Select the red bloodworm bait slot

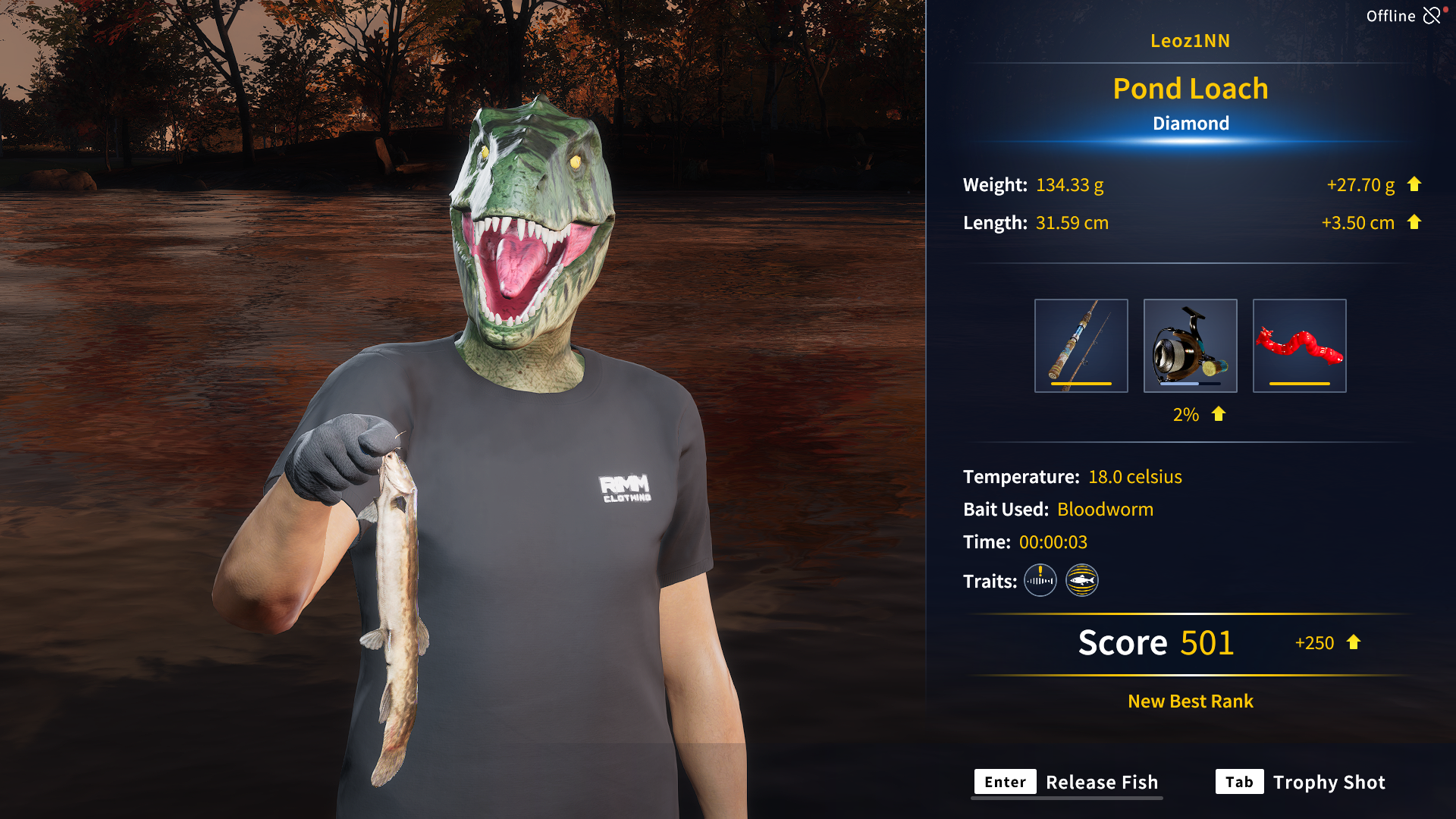[x=1299, y=346]
